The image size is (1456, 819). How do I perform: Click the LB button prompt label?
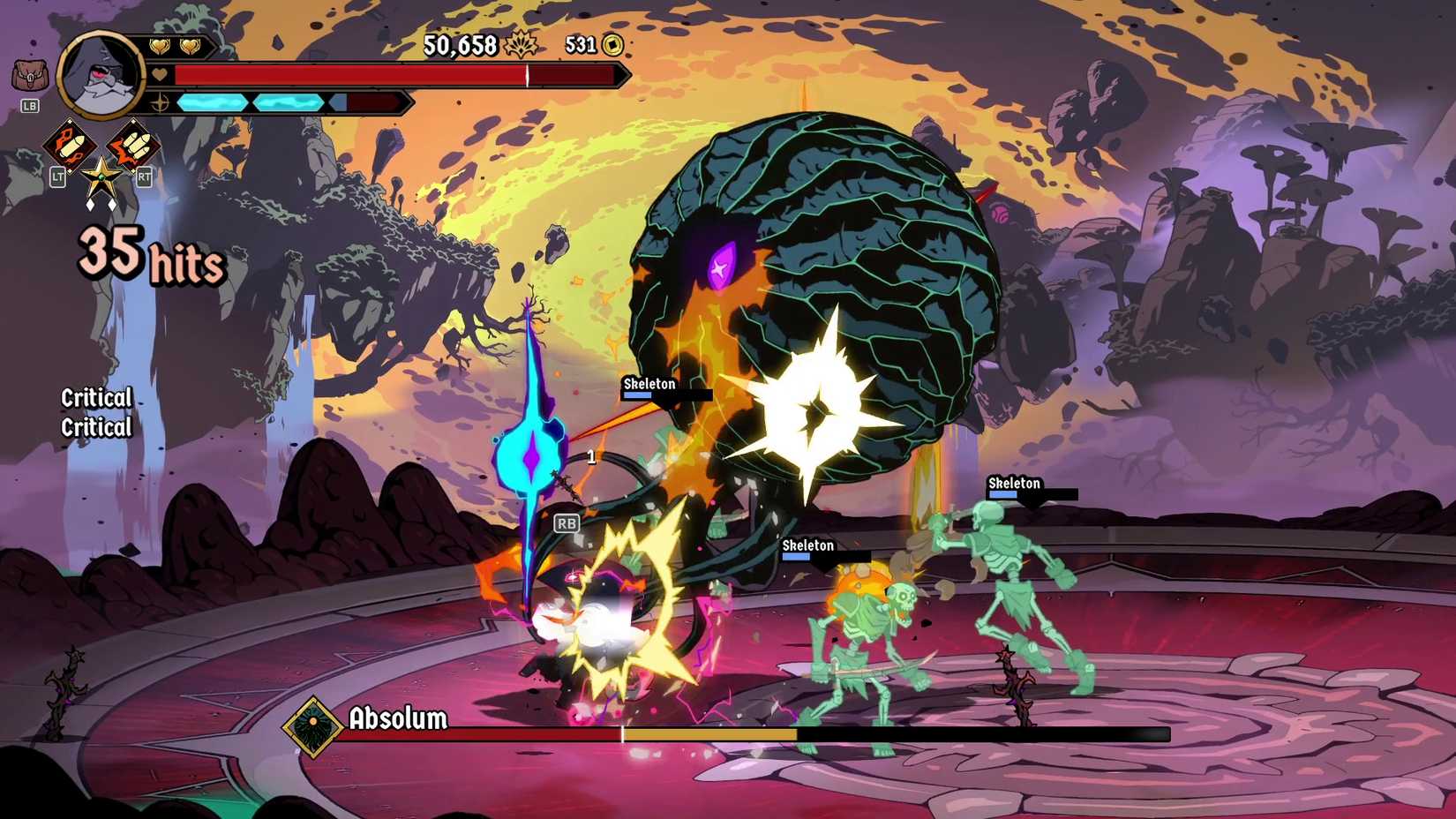pyautogui.click(x=30, y=106)
